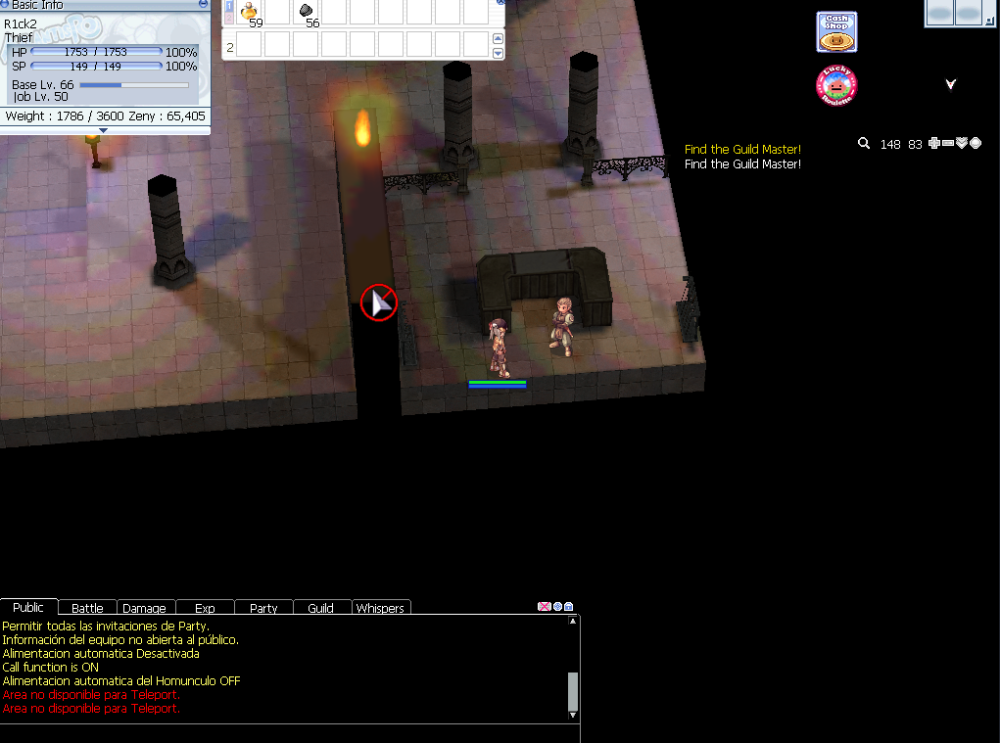Zoom out the minimap with minus button
Screen dimensions: 1000x743
point(948,144)
